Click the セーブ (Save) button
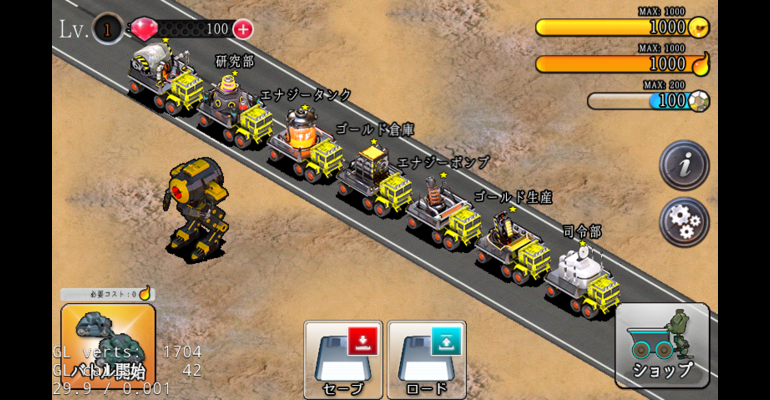The image size is (770, 400). coord(342,358)
